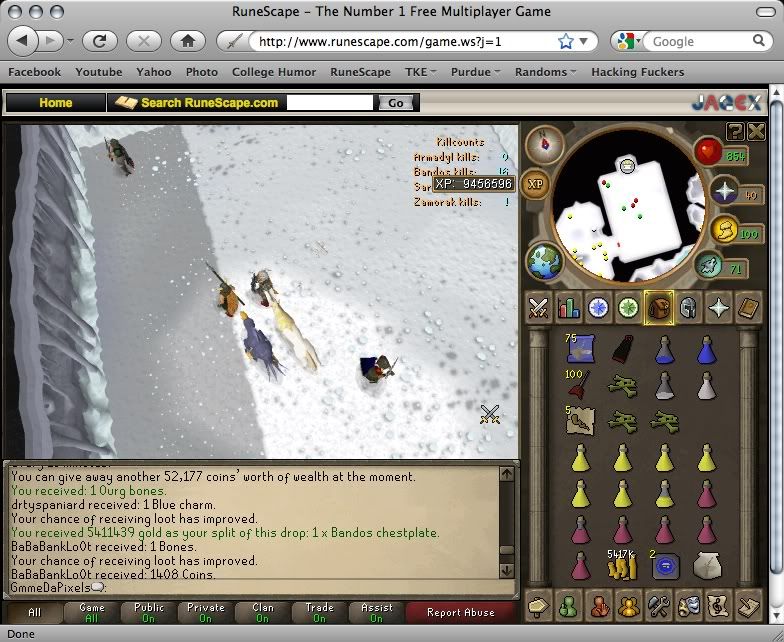This screenshot has height=642, width=784.
Task: Click the compass to face north
Action: coord(545,143)
